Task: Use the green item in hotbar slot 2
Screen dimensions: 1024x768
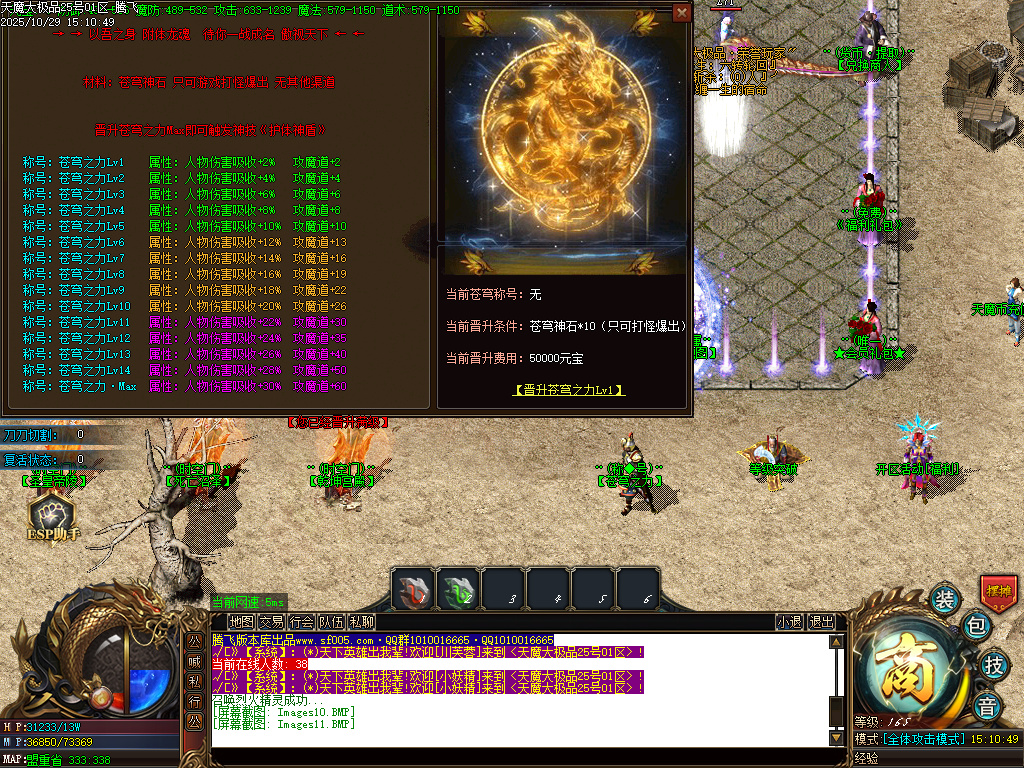Action: point(458,589)
